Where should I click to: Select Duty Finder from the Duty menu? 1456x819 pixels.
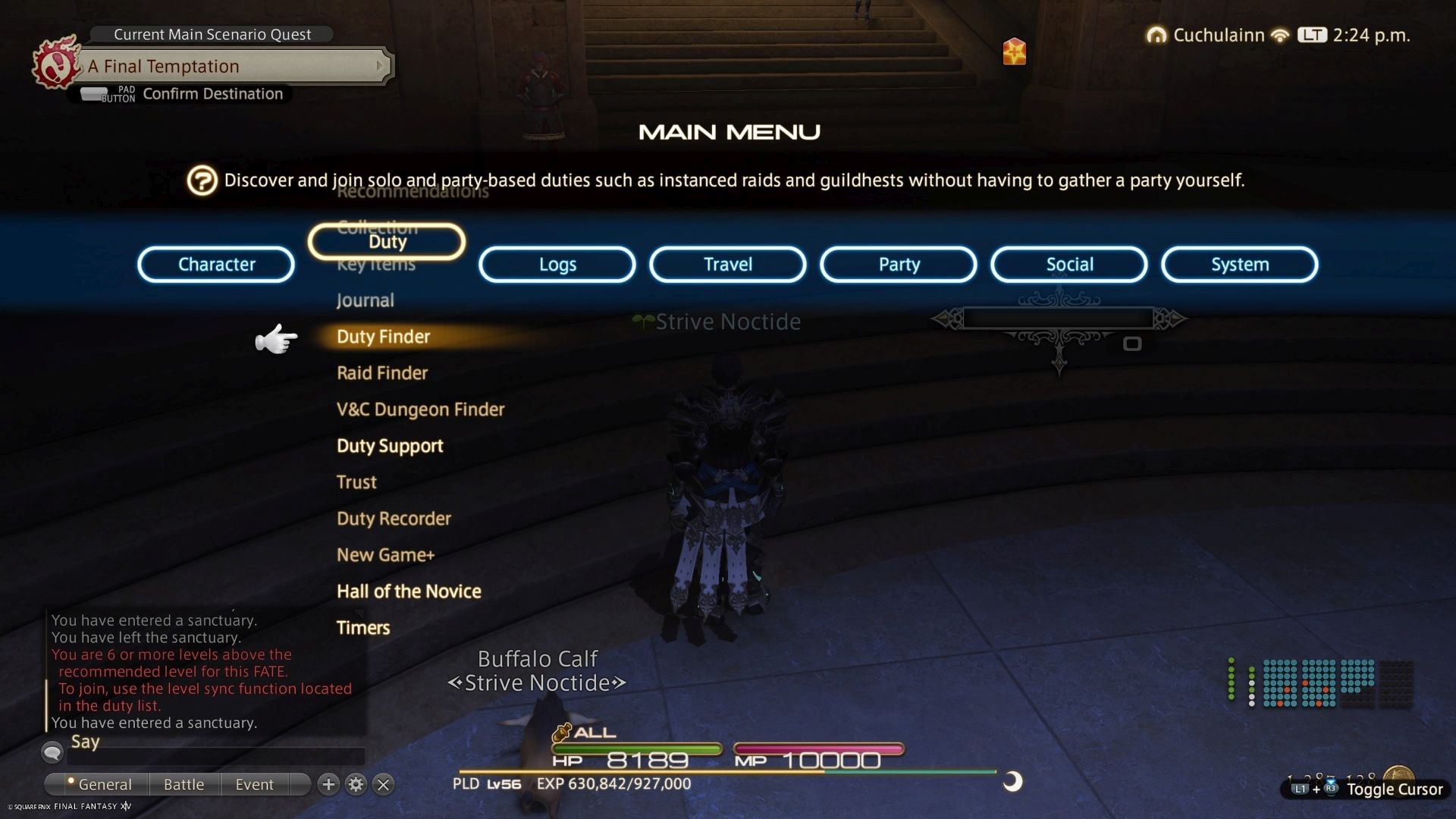(382, 337)
